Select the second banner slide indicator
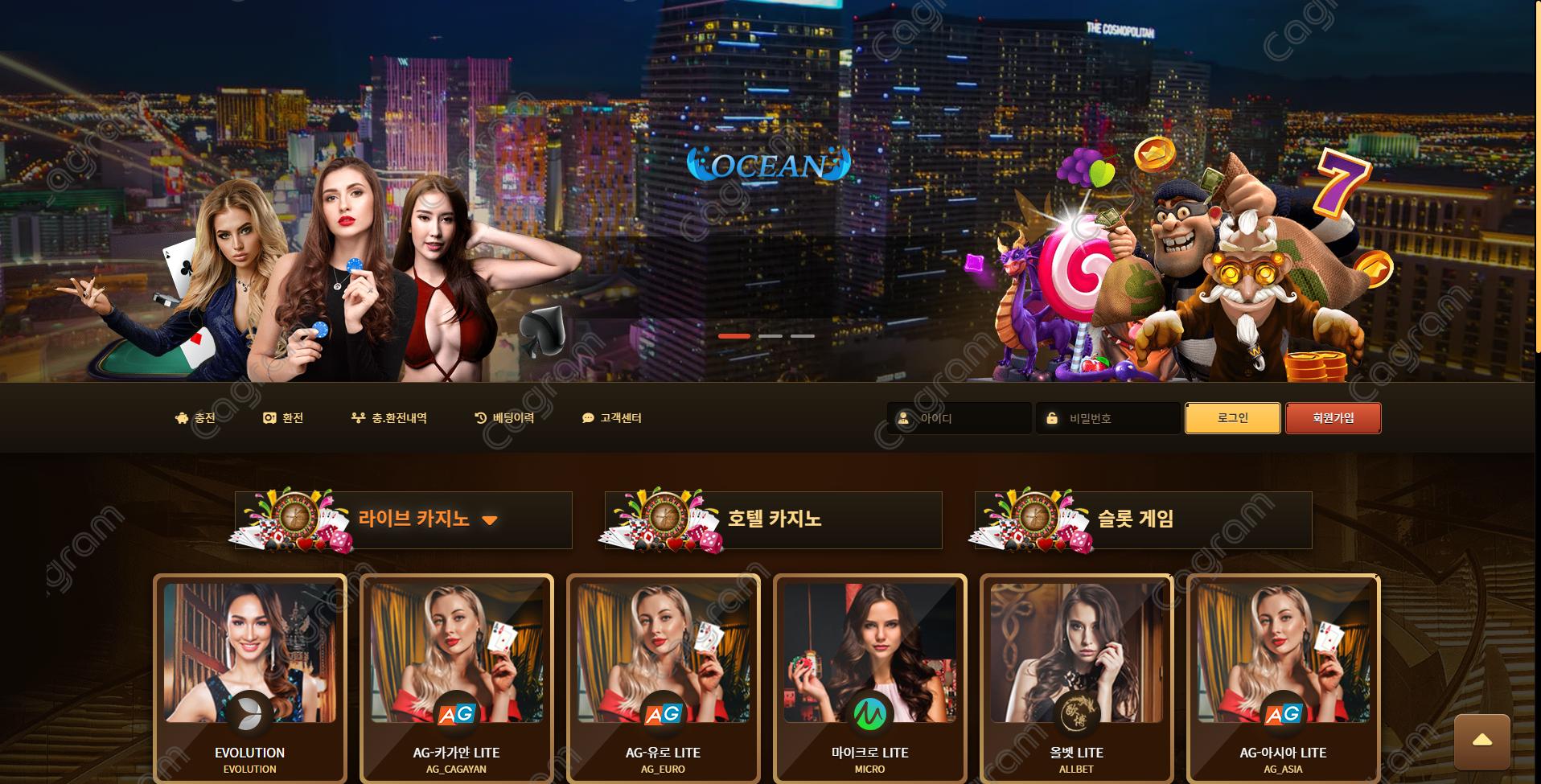The width and height of the screenshot is (1541, 784). point(770,336)
